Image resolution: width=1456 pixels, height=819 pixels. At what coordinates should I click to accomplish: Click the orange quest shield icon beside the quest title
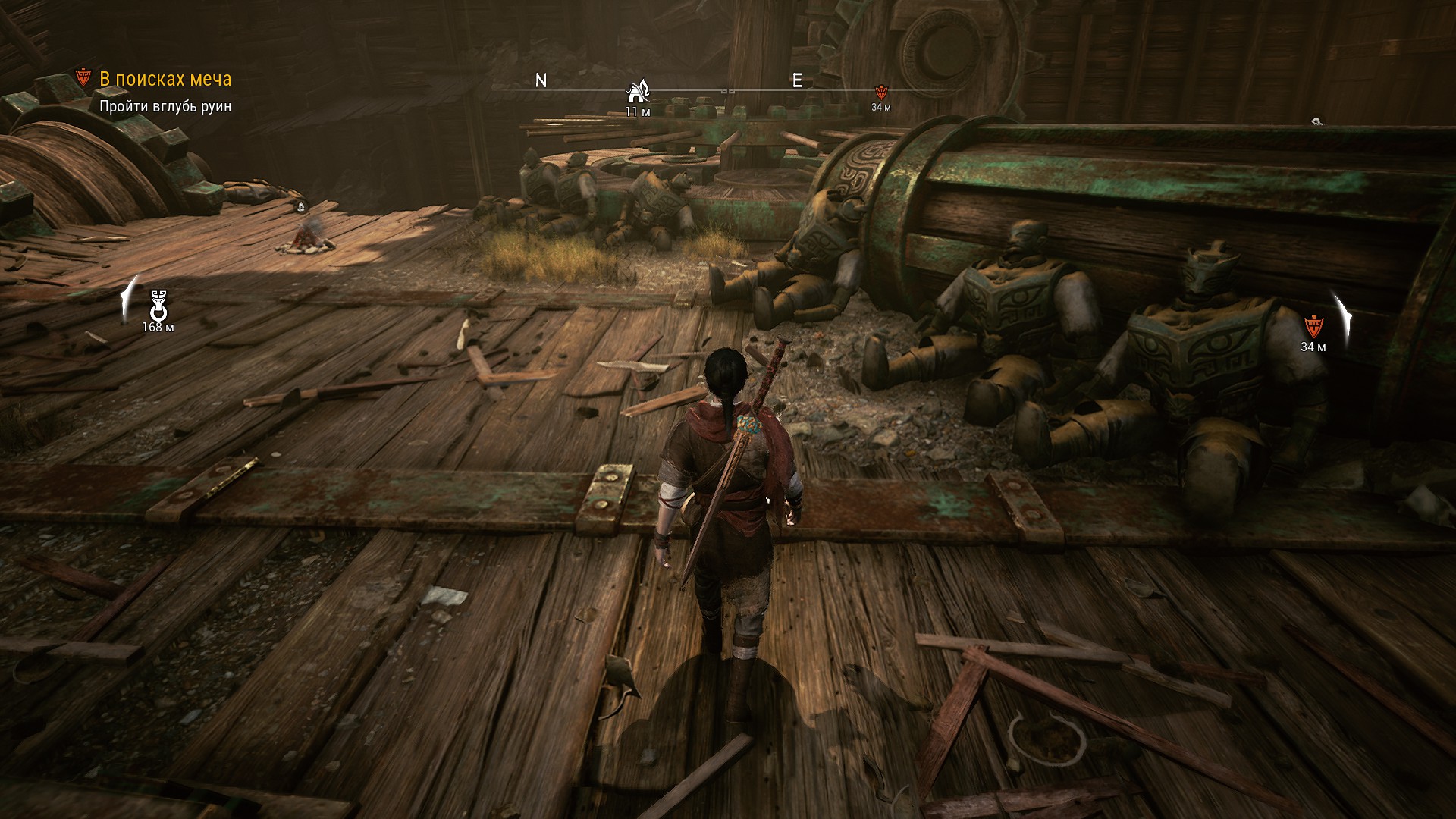[x=84, y=78]
